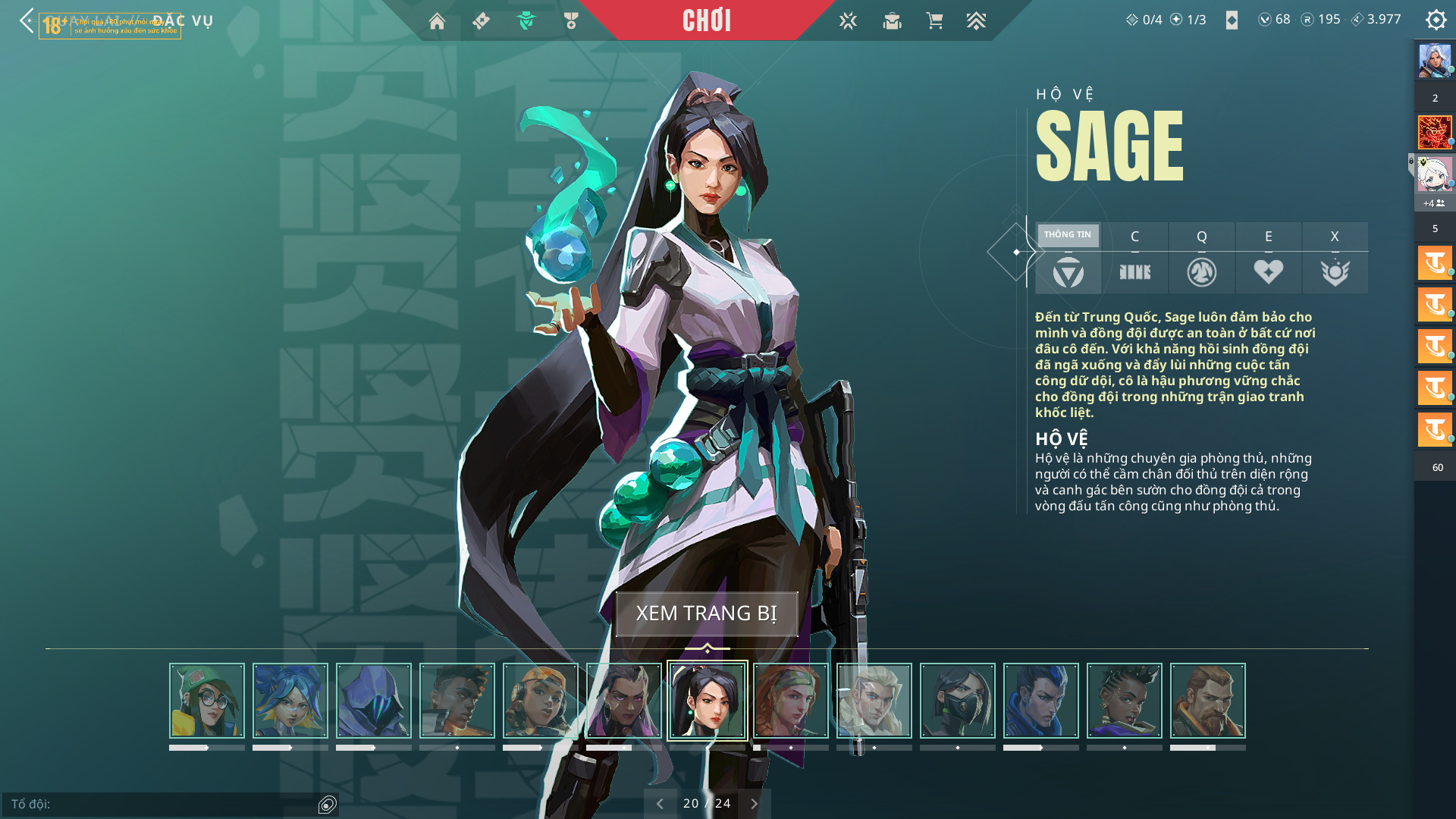Open the top friend avatar in sidebar

(x=1435, y=61)
